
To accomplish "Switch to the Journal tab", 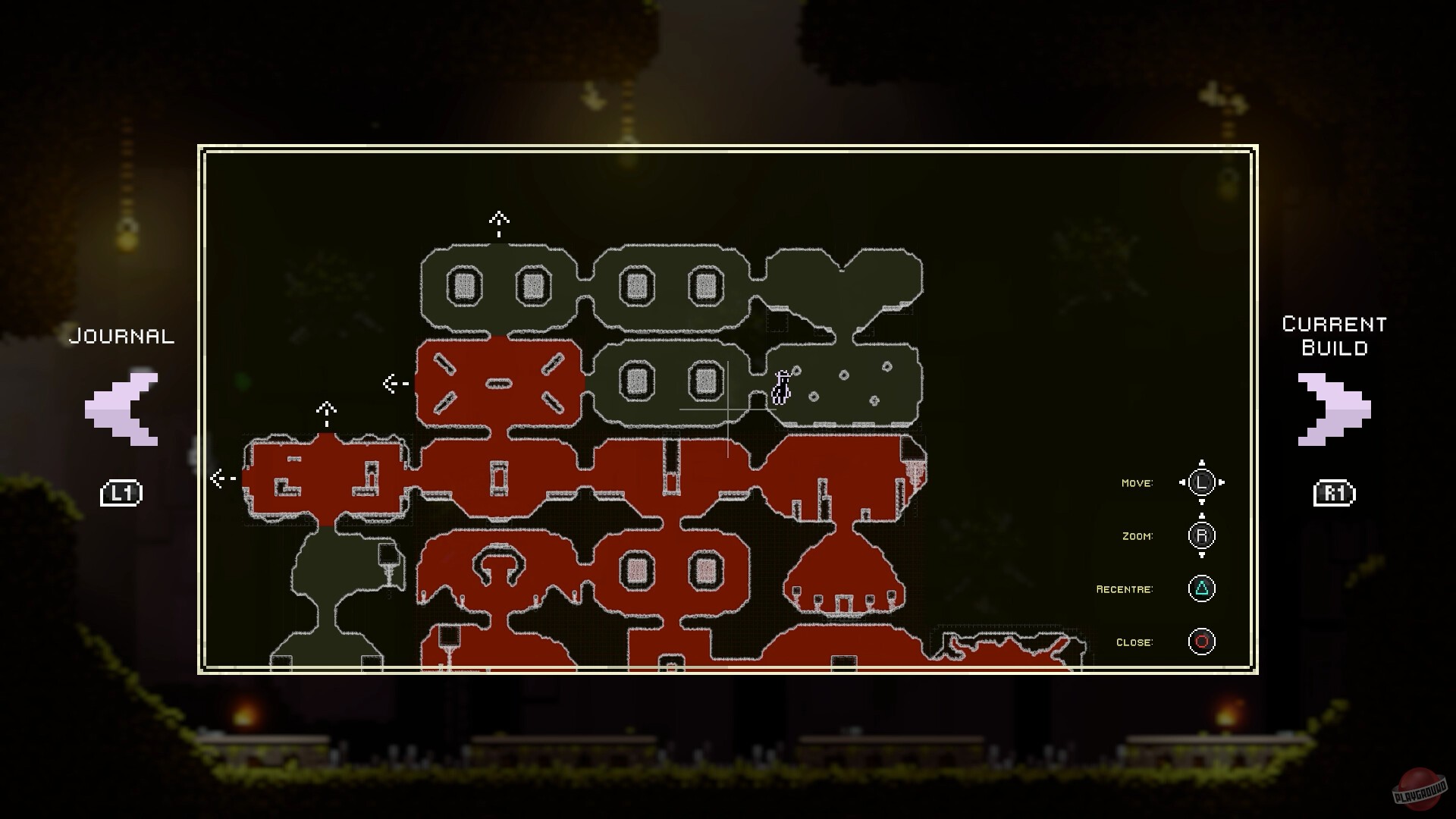I will click(x=121, y=336).
